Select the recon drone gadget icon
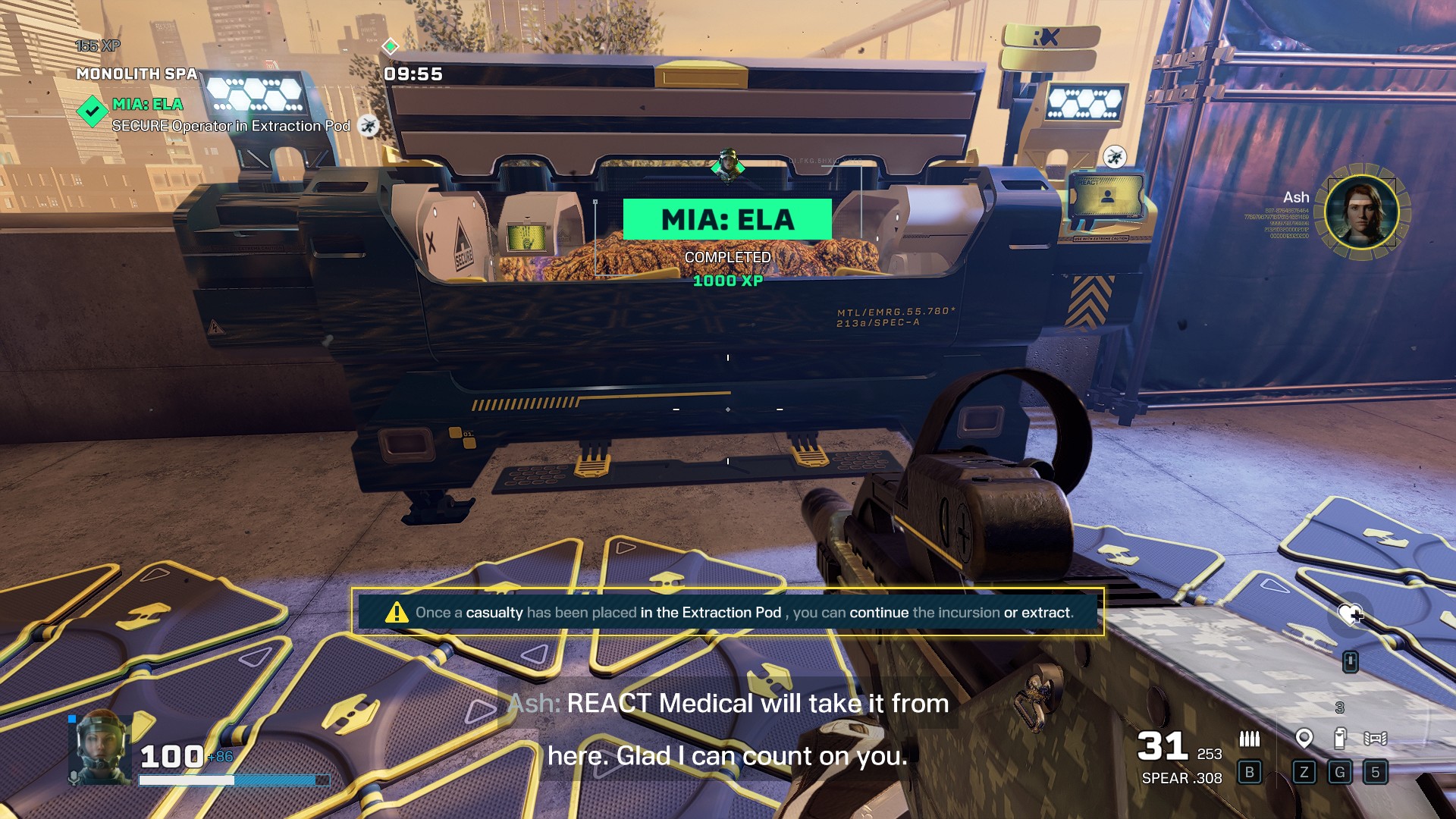This screenshot has height=819, width=1456. (1375, 738)
